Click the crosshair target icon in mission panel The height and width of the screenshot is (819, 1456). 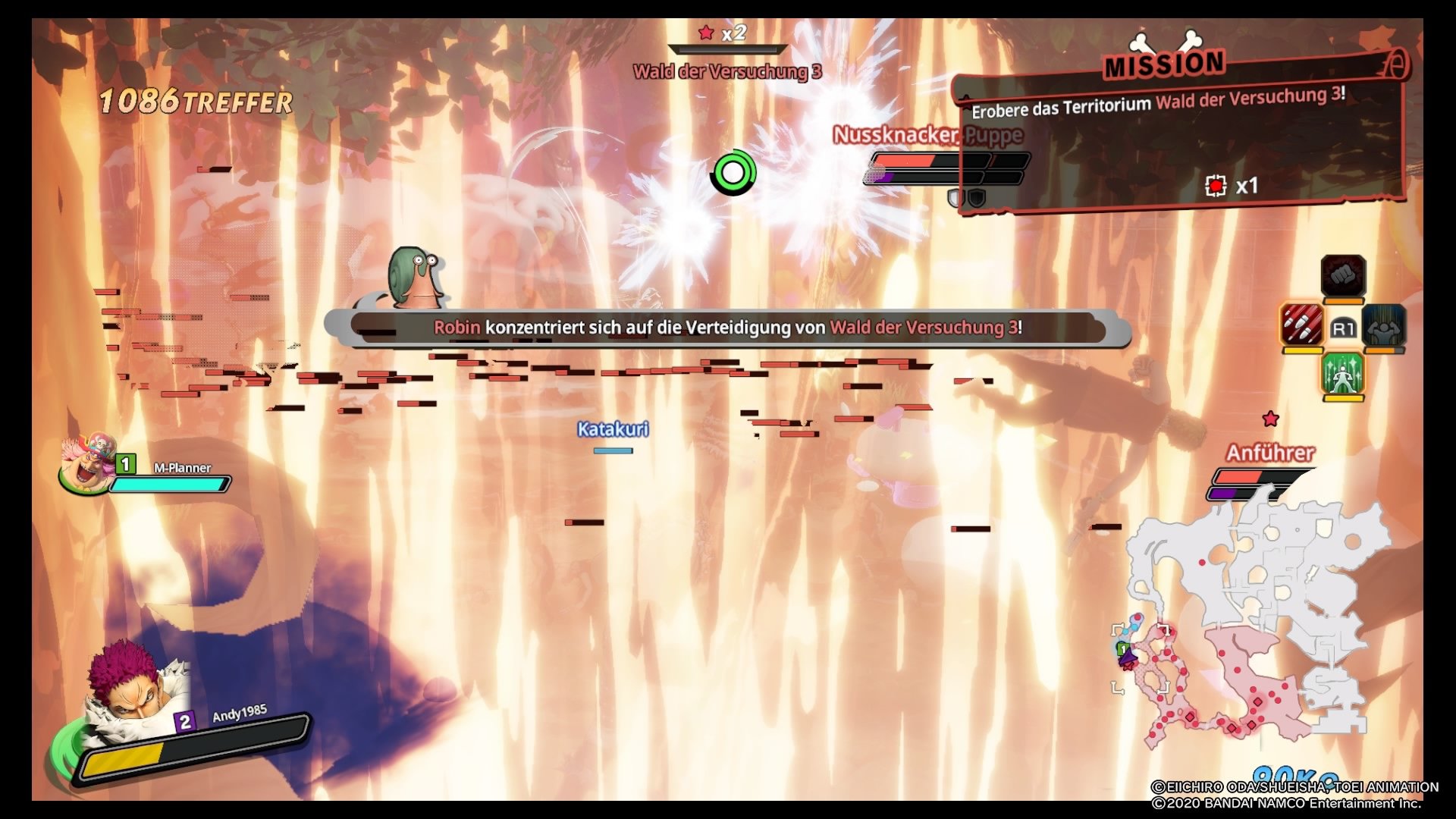(1216, 187)
